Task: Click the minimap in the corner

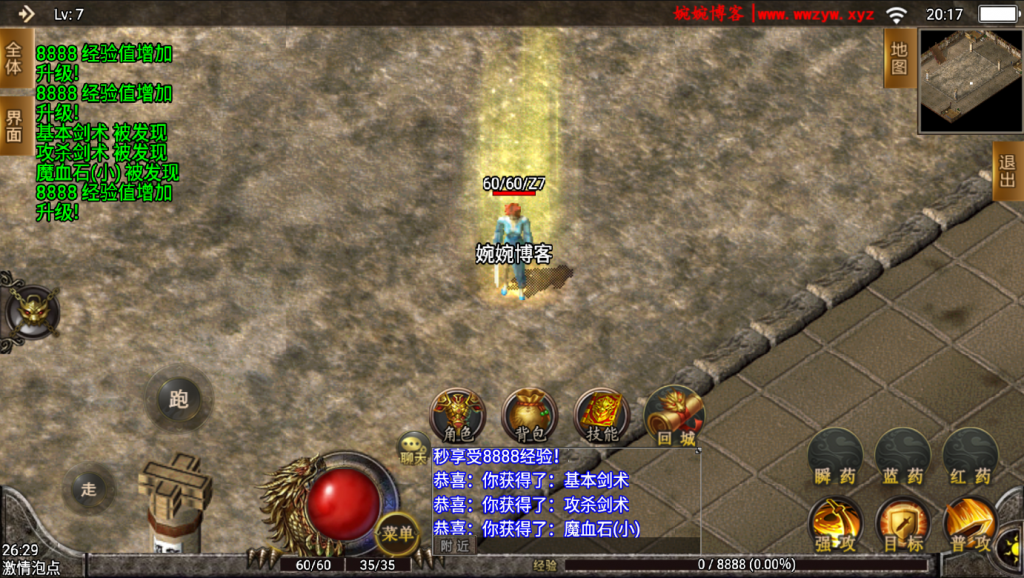Action: (x=970, y=80)
